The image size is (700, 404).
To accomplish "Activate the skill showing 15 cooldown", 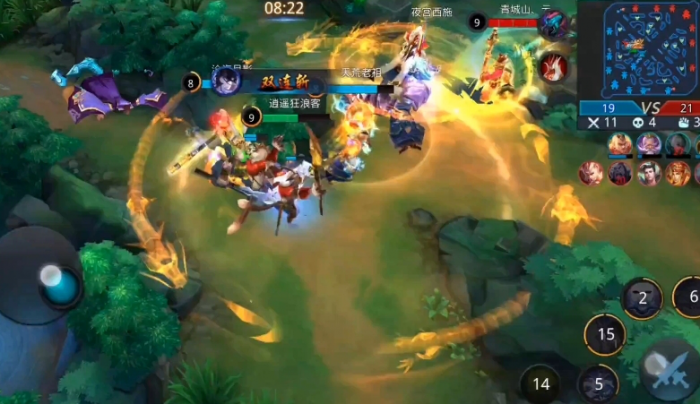I will click(x=604, y=334).
